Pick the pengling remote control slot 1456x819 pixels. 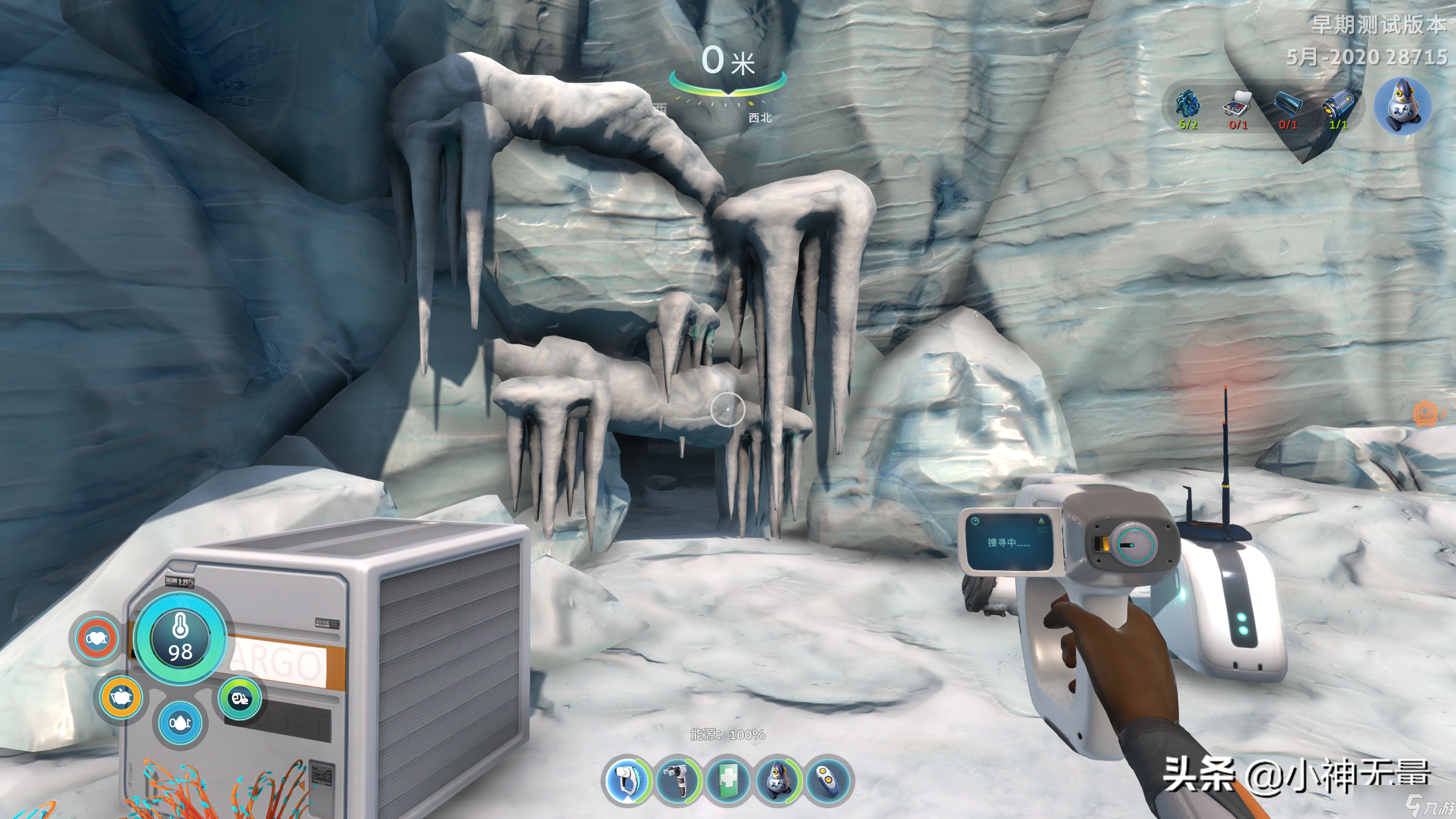(828, 780)
